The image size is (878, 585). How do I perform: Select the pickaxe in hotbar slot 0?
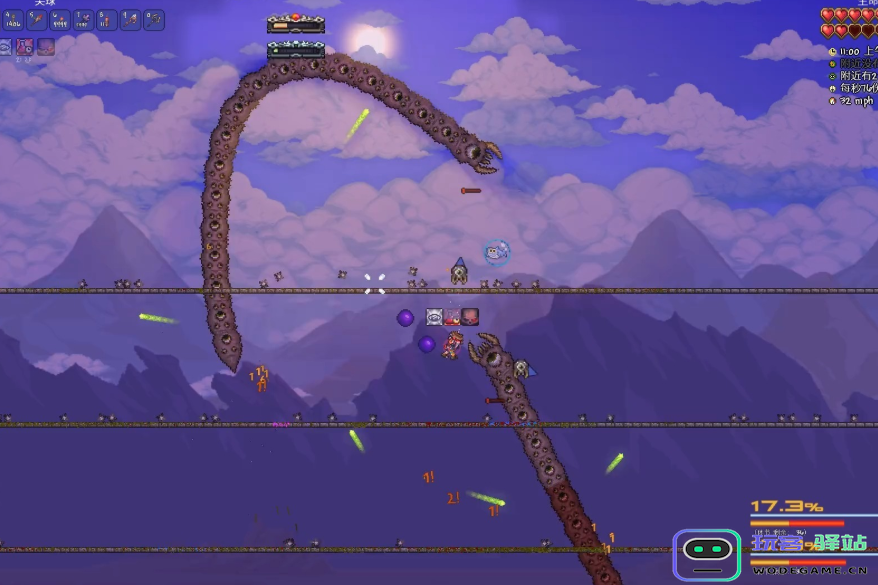click(x=154, y=20)
